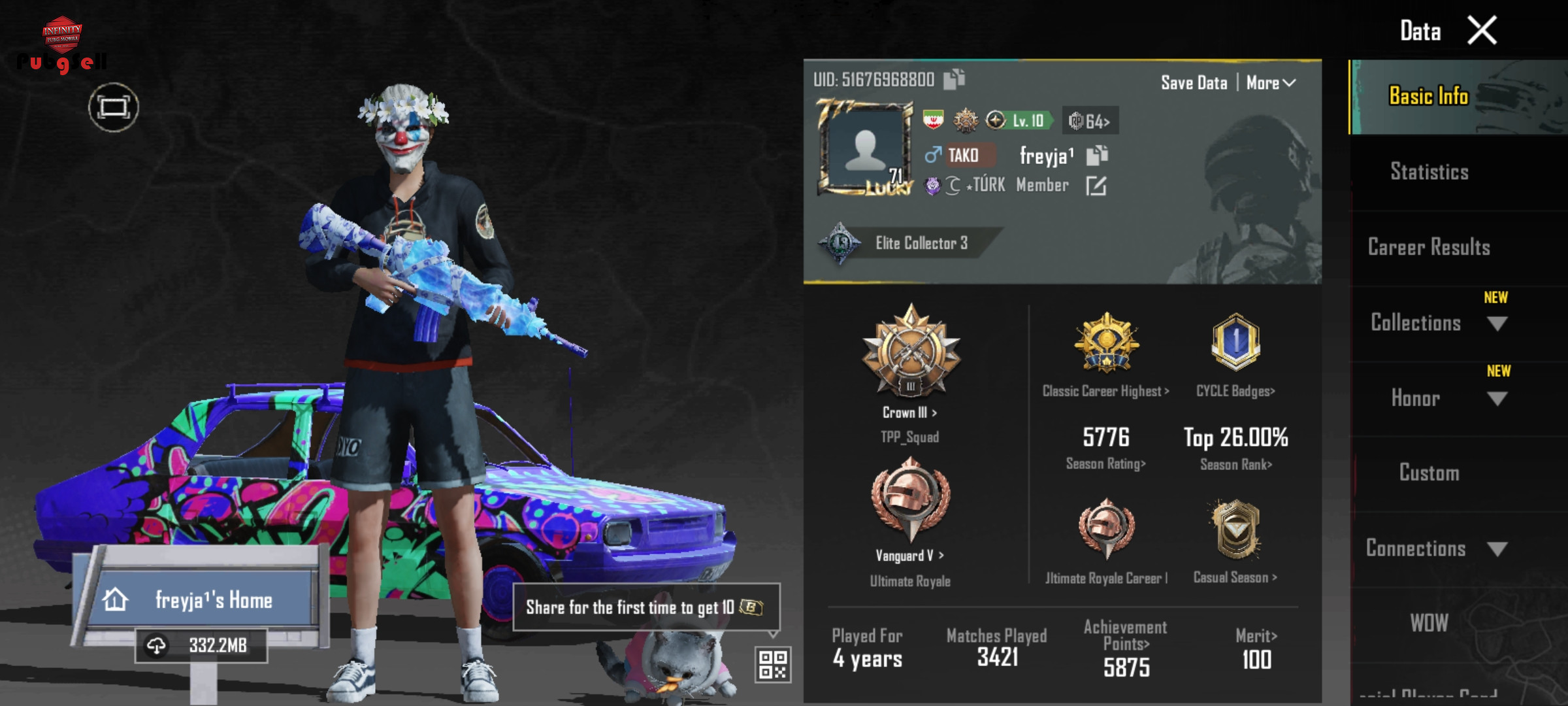Viewport: 1568px width, 706px height.
Task: Close the Data profile screen
Action: tap(1482, 31)
